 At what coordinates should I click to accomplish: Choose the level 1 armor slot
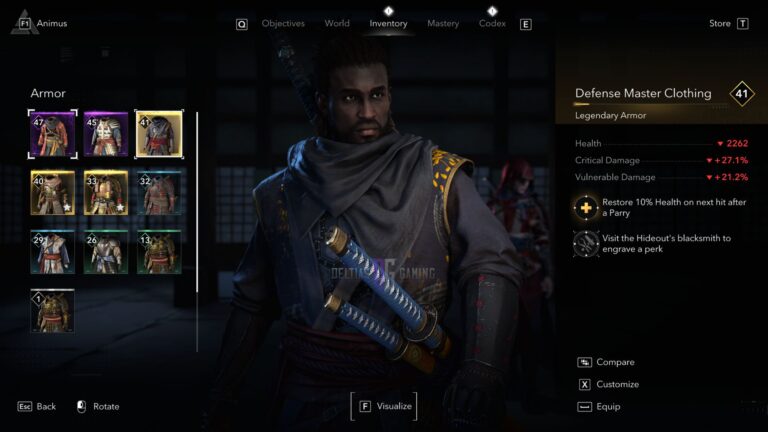coord(52,310)
